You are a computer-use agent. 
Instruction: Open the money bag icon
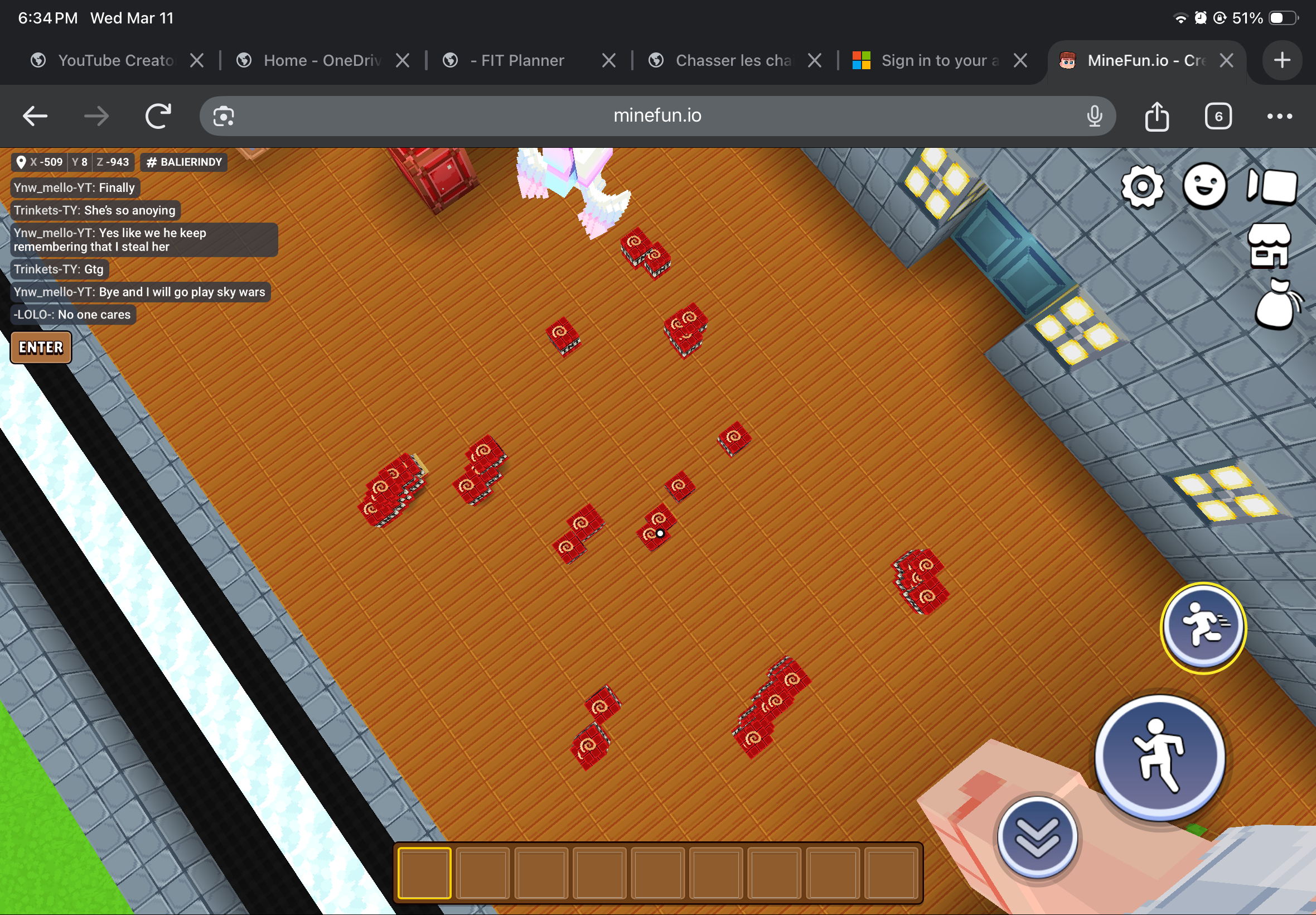1276,305
